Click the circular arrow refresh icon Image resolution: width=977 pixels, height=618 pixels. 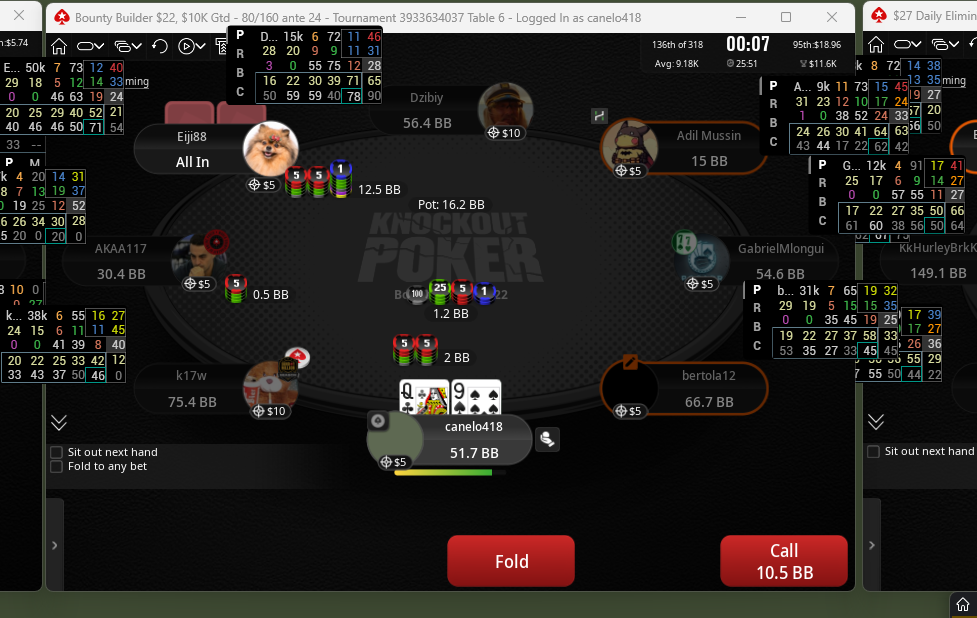pyautogui.click(x=160, y=46)
